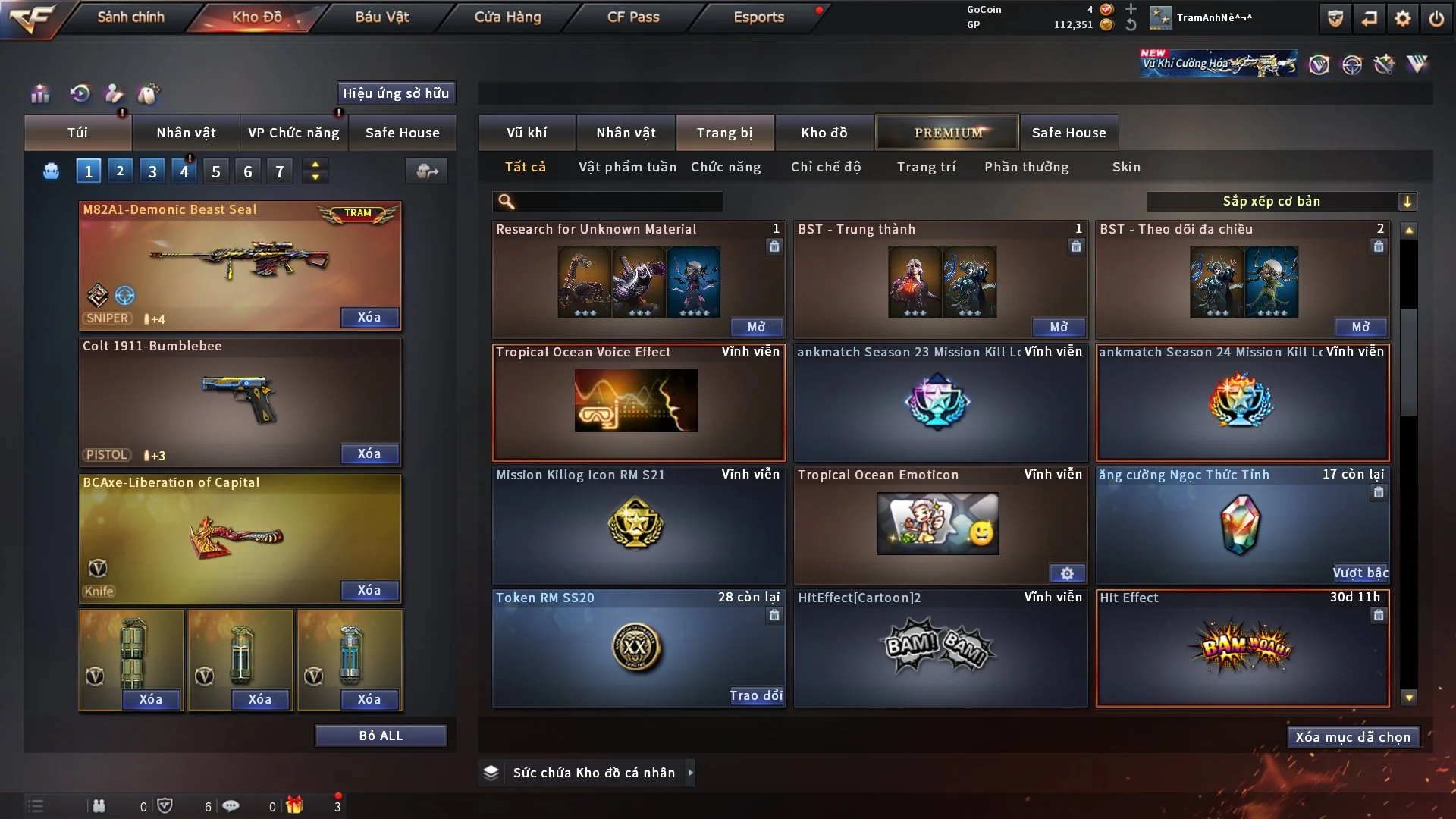Viewport: 1456px width, 819px height.
Task: Select bag slot number 3
Action: click(x=152, y=171)
